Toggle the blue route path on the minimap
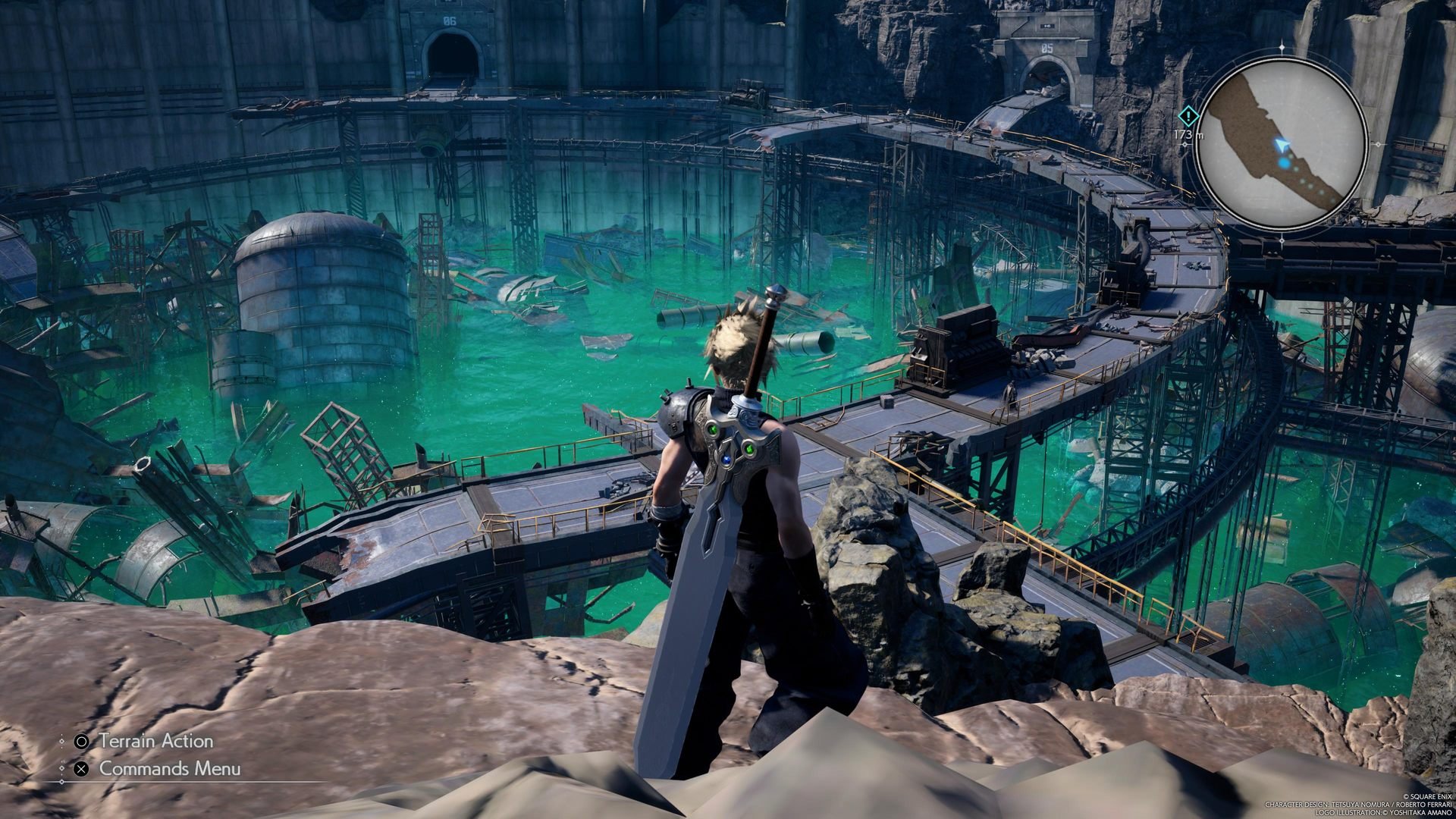 1308,186
